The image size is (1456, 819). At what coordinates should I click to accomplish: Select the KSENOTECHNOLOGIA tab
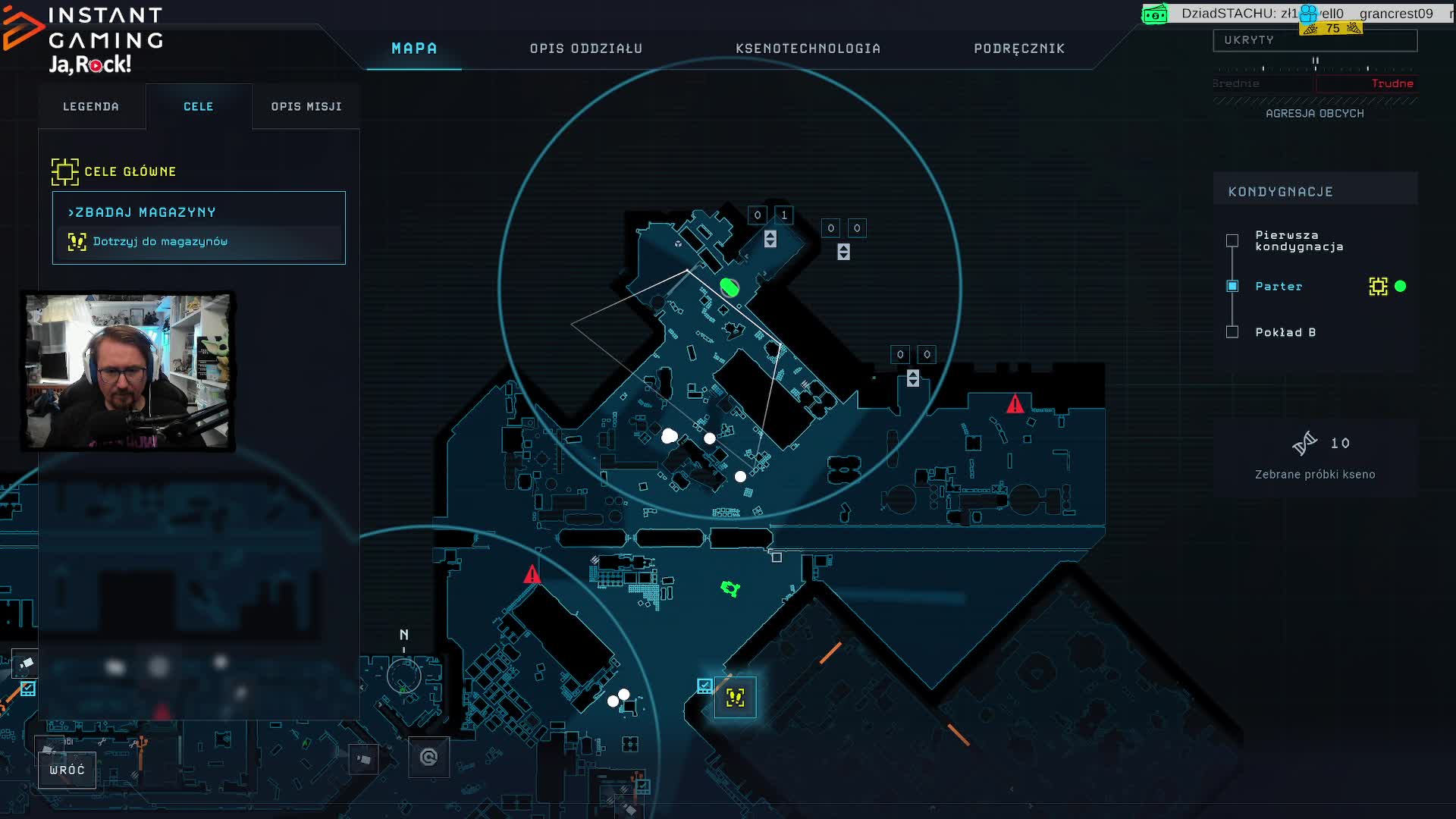(x=808, y=49)
